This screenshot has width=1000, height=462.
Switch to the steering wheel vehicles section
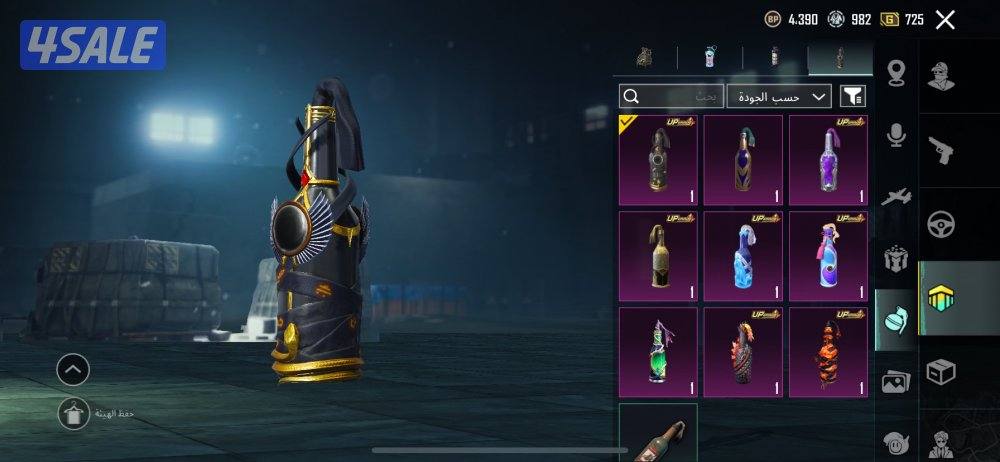[x=941, y=223]
